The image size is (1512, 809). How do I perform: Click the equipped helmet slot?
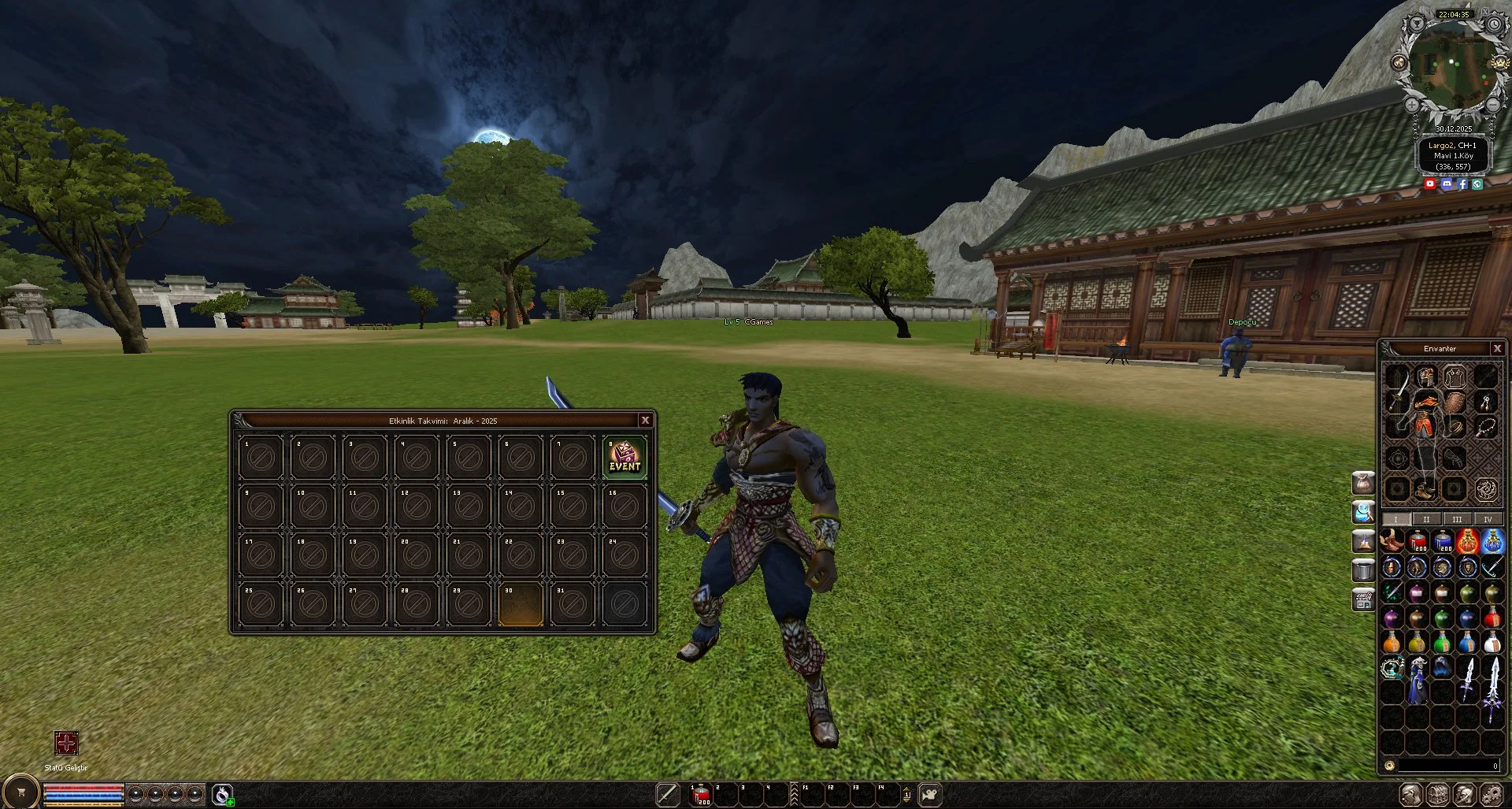[x=1425, y=376]
